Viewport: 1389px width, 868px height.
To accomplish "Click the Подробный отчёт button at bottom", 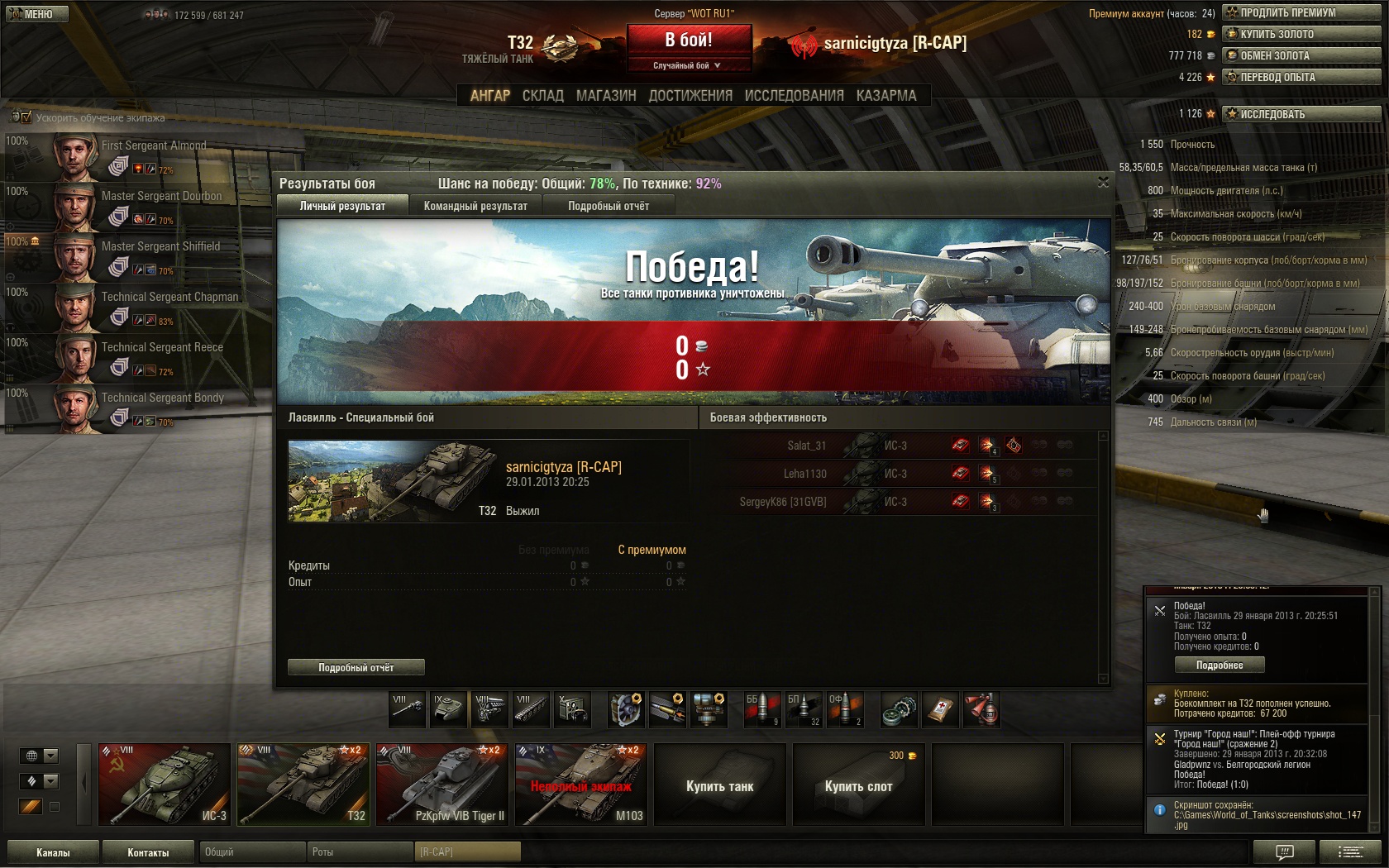I will click(x=356, y=667).
